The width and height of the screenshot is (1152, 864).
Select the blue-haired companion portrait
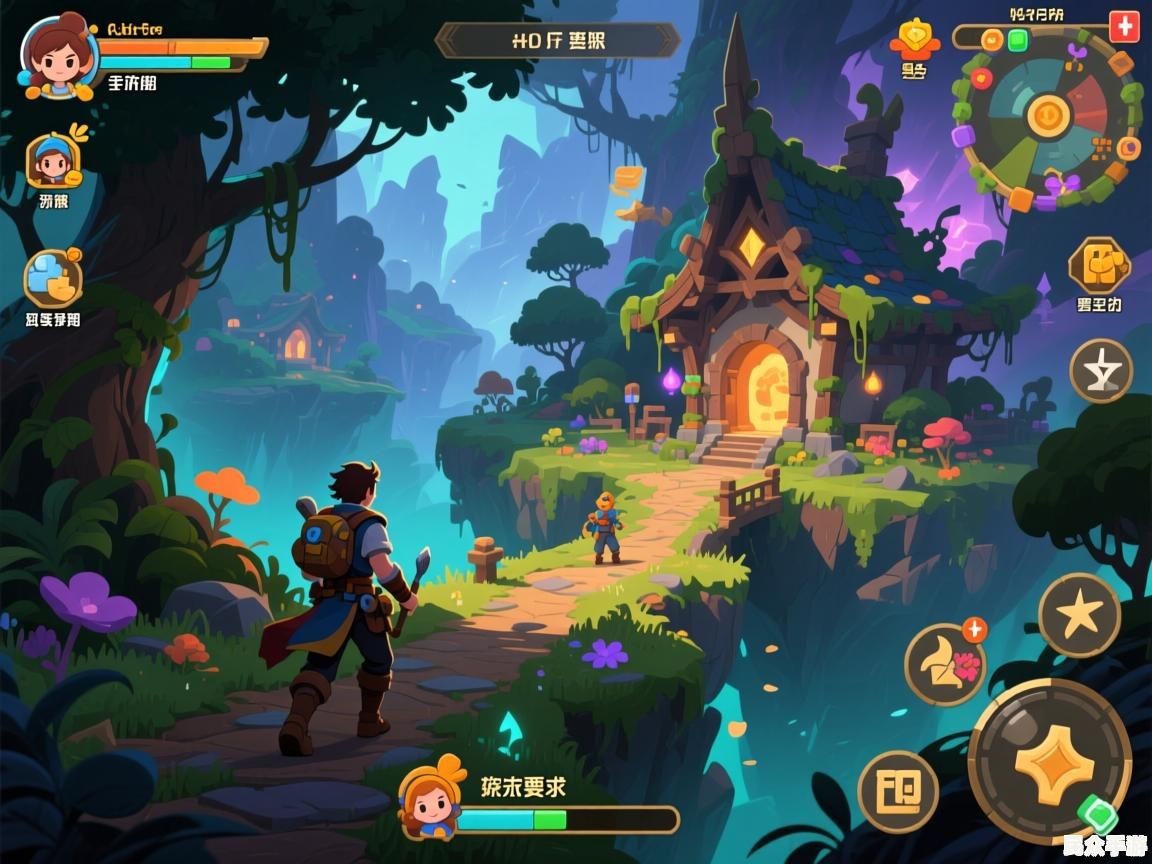pos(53,160)
